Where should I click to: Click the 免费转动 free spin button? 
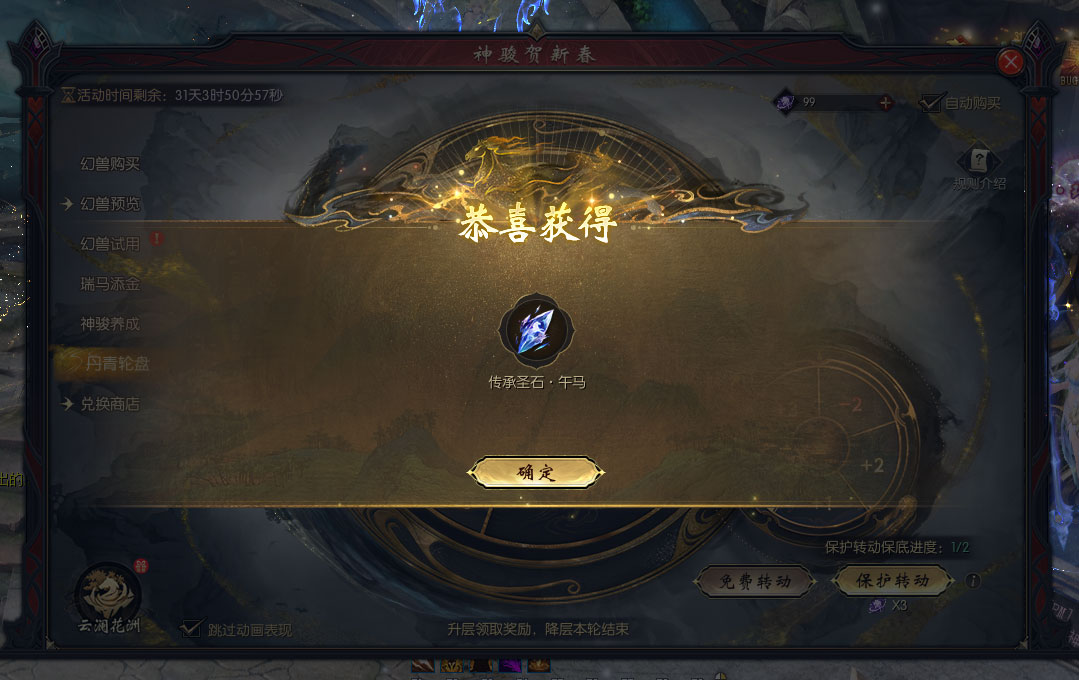pos(754,581)
